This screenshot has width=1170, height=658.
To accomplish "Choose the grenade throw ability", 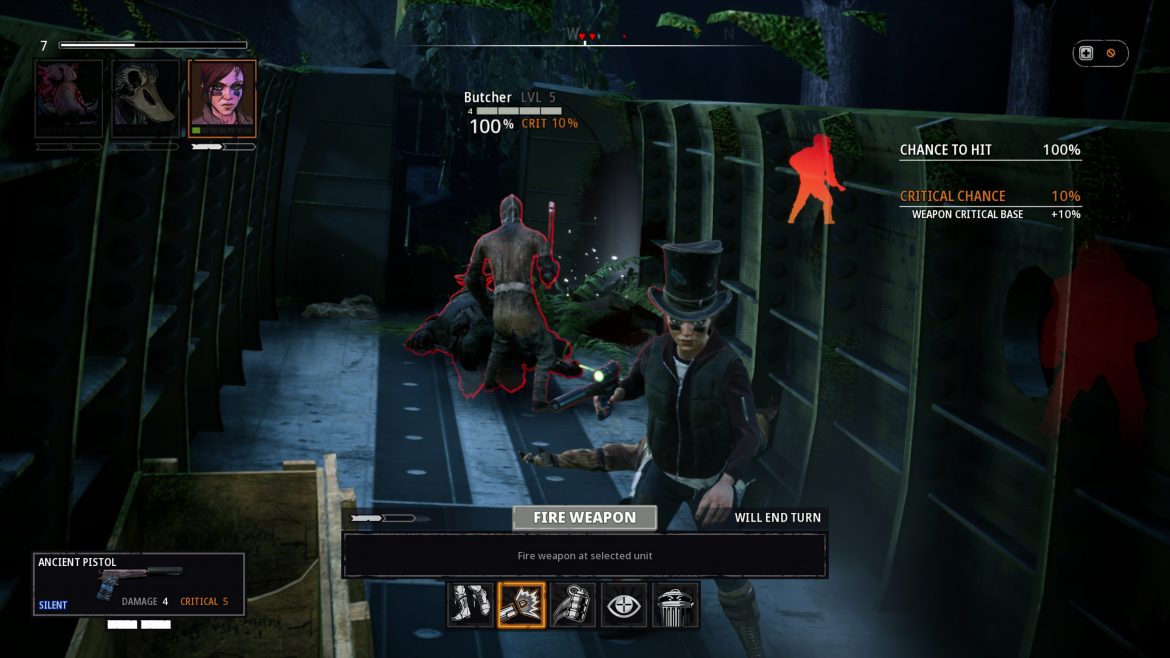I will click(572, 604).
